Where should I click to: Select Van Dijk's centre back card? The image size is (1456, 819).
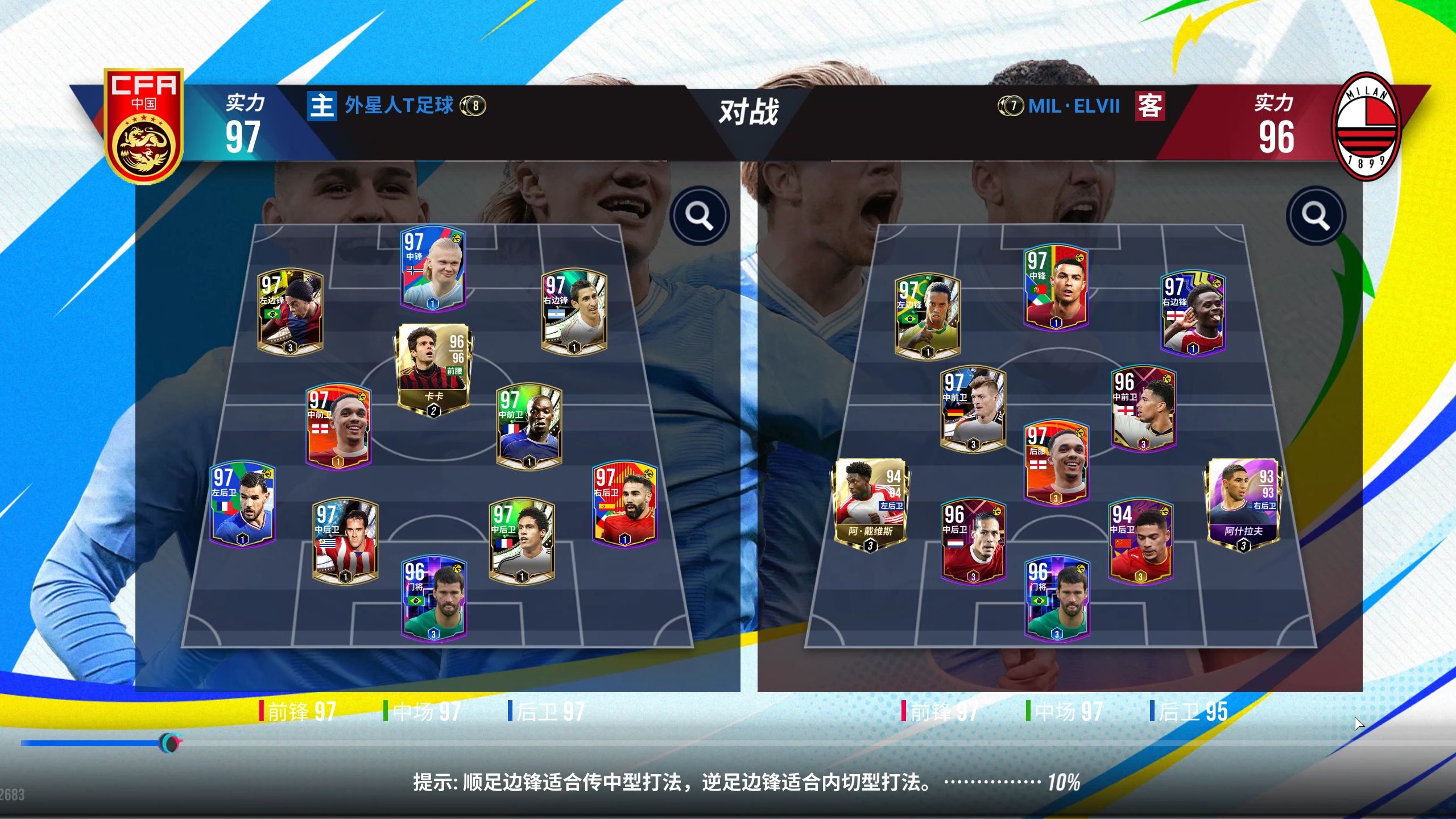[973, 541]
